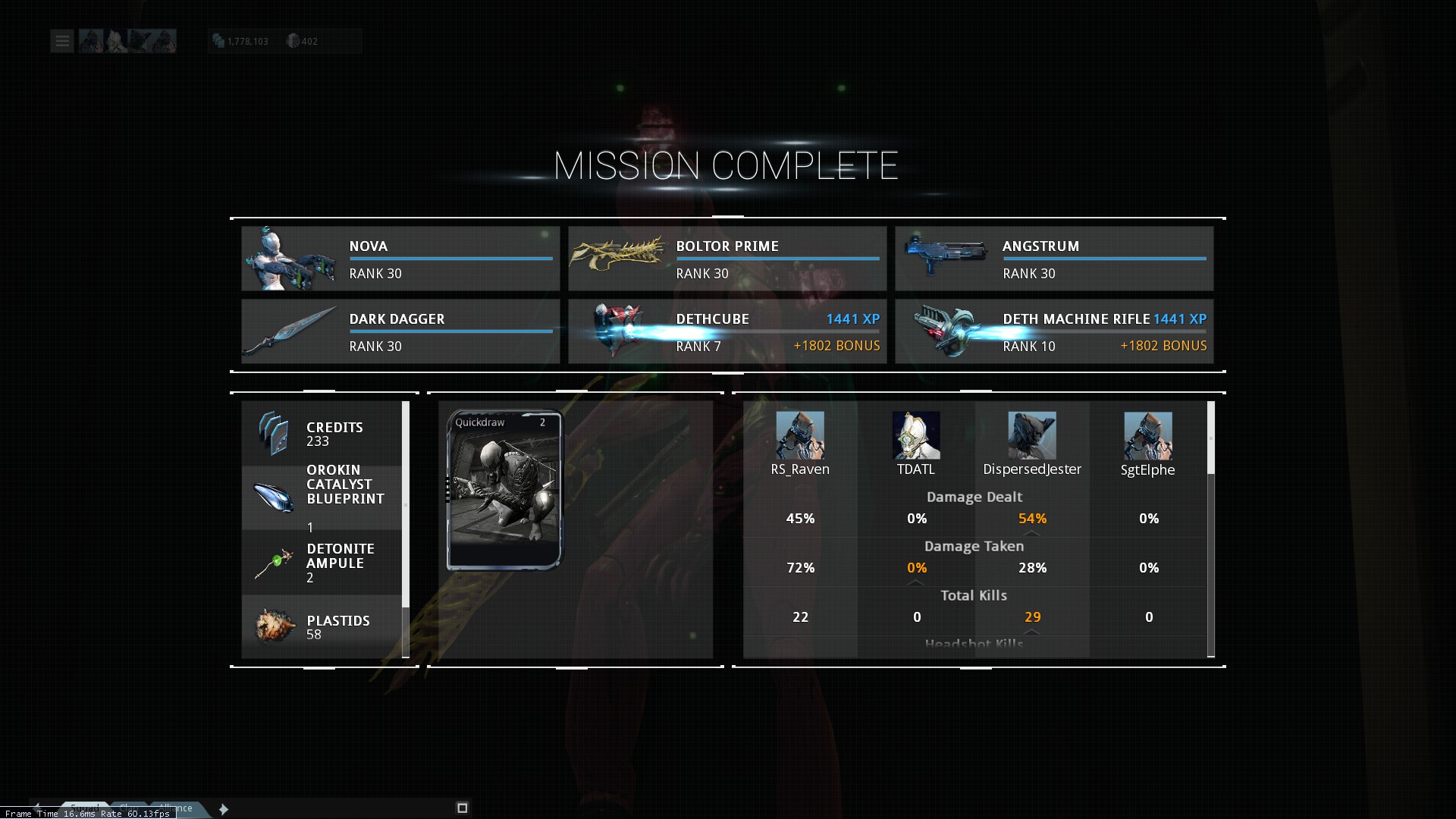Click the mission stats panel scrollbar

coord(1210,438)
